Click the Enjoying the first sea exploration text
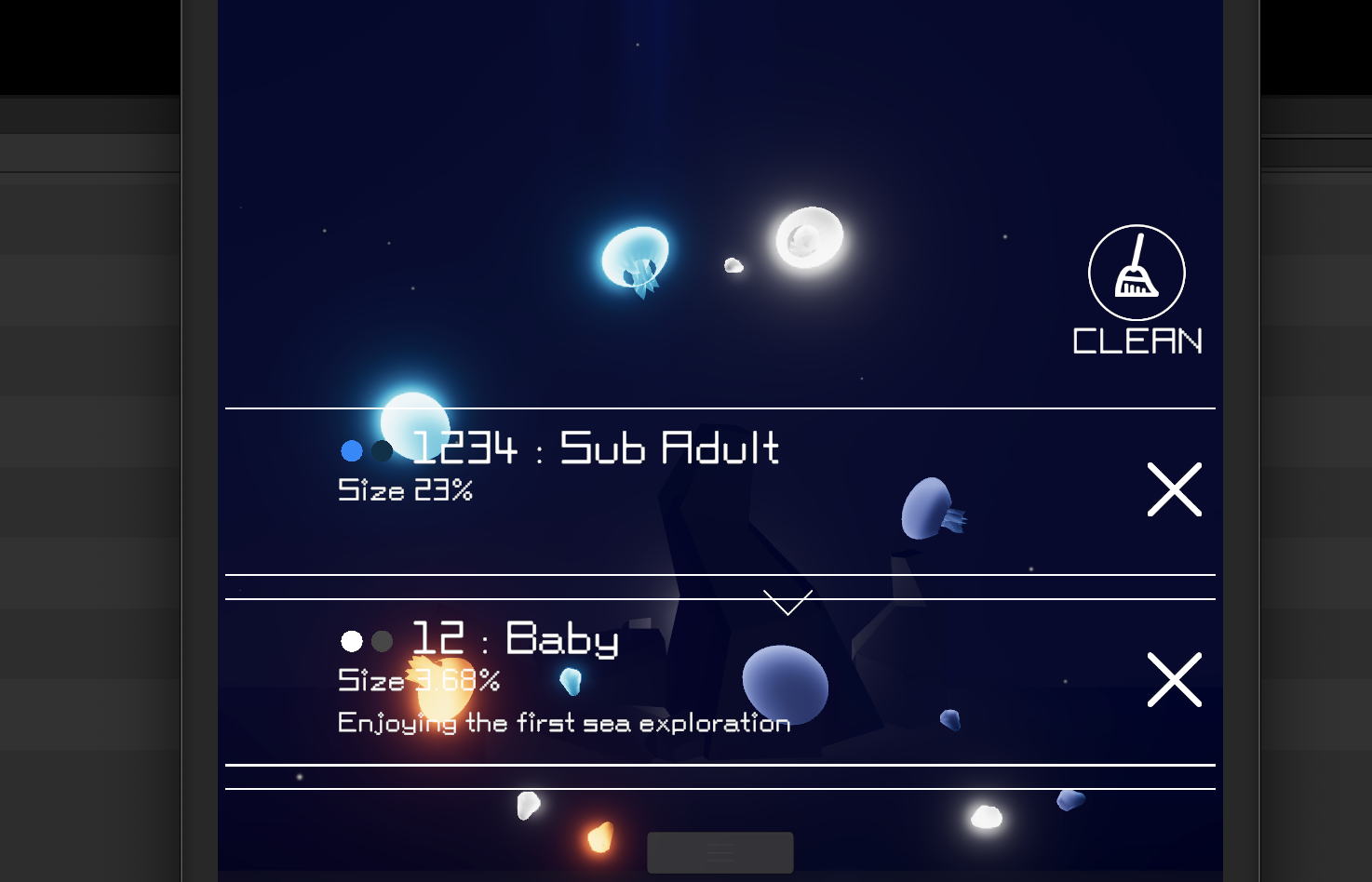 [563, 722]
